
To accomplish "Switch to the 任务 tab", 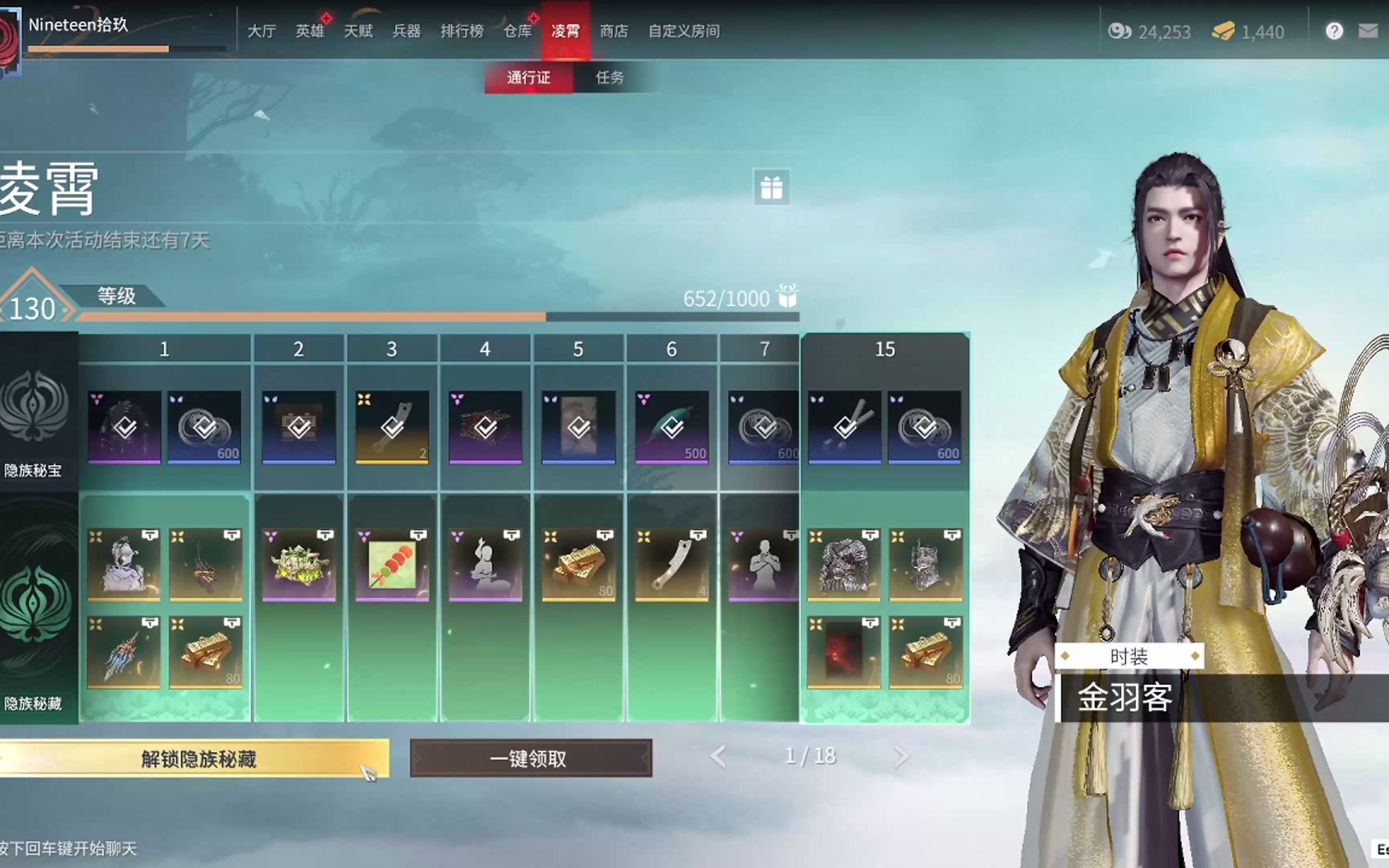I will click(x=610, y=78).
